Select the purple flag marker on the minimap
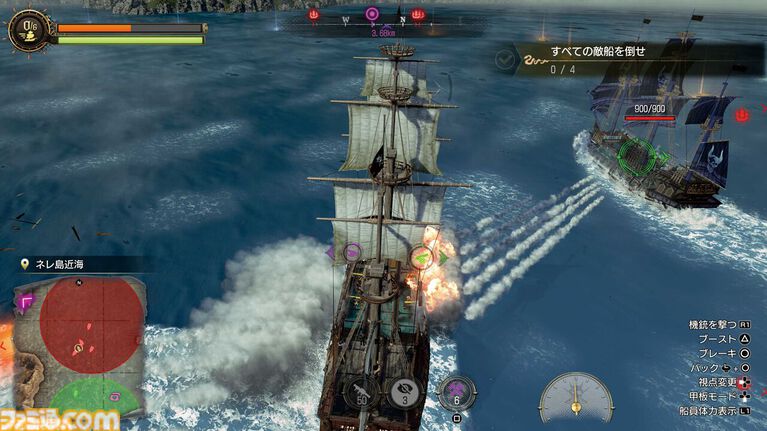Screen dimensions: 767x431 25,297
